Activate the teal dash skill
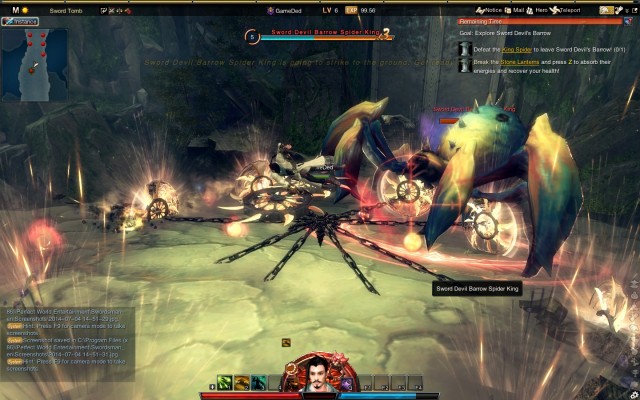The image size is (640, 400). [x=259, y=382]
